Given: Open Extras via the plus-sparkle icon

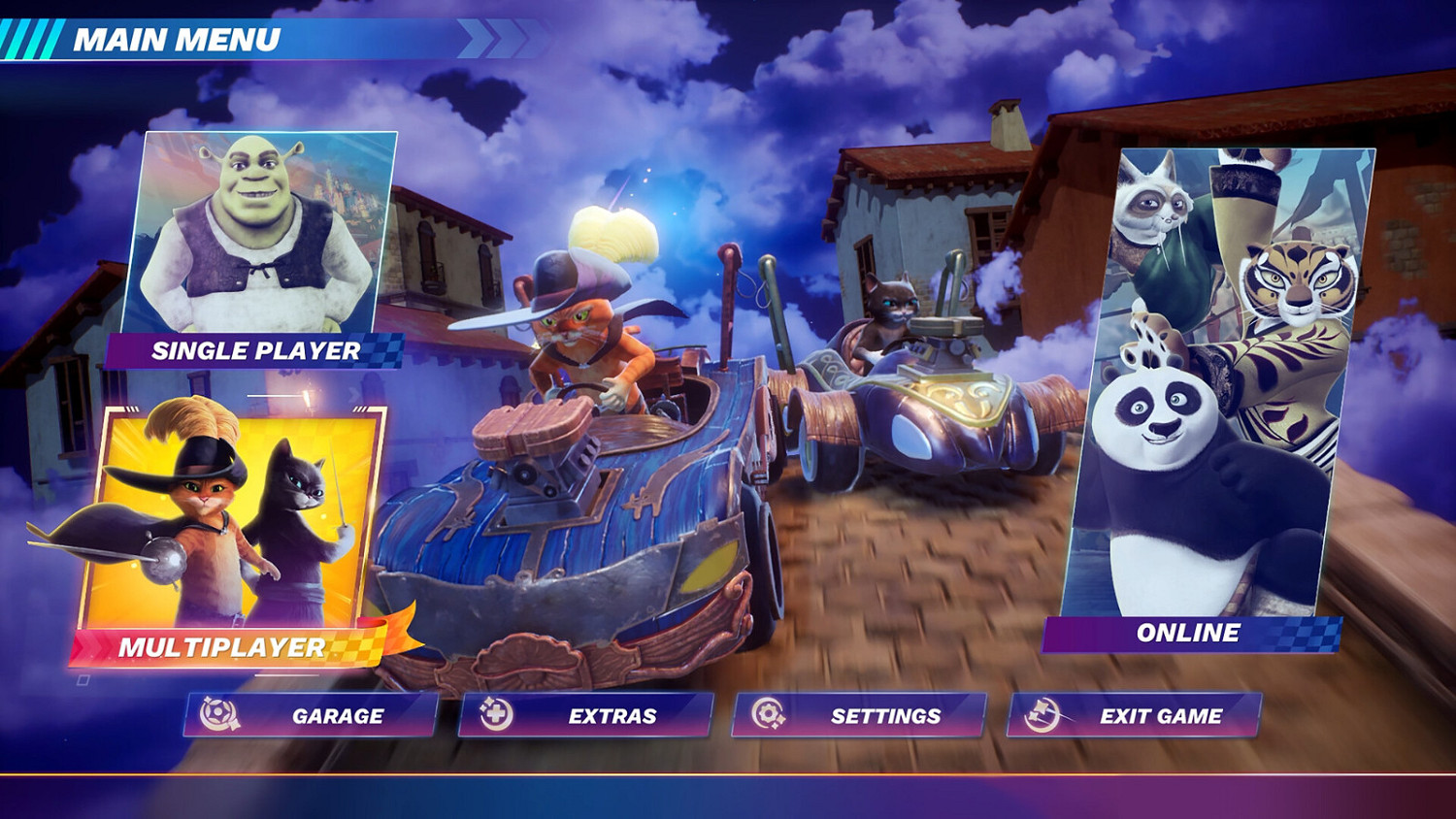Looking at the screenshot, I should pyautogui.click(x=497, y=714).
